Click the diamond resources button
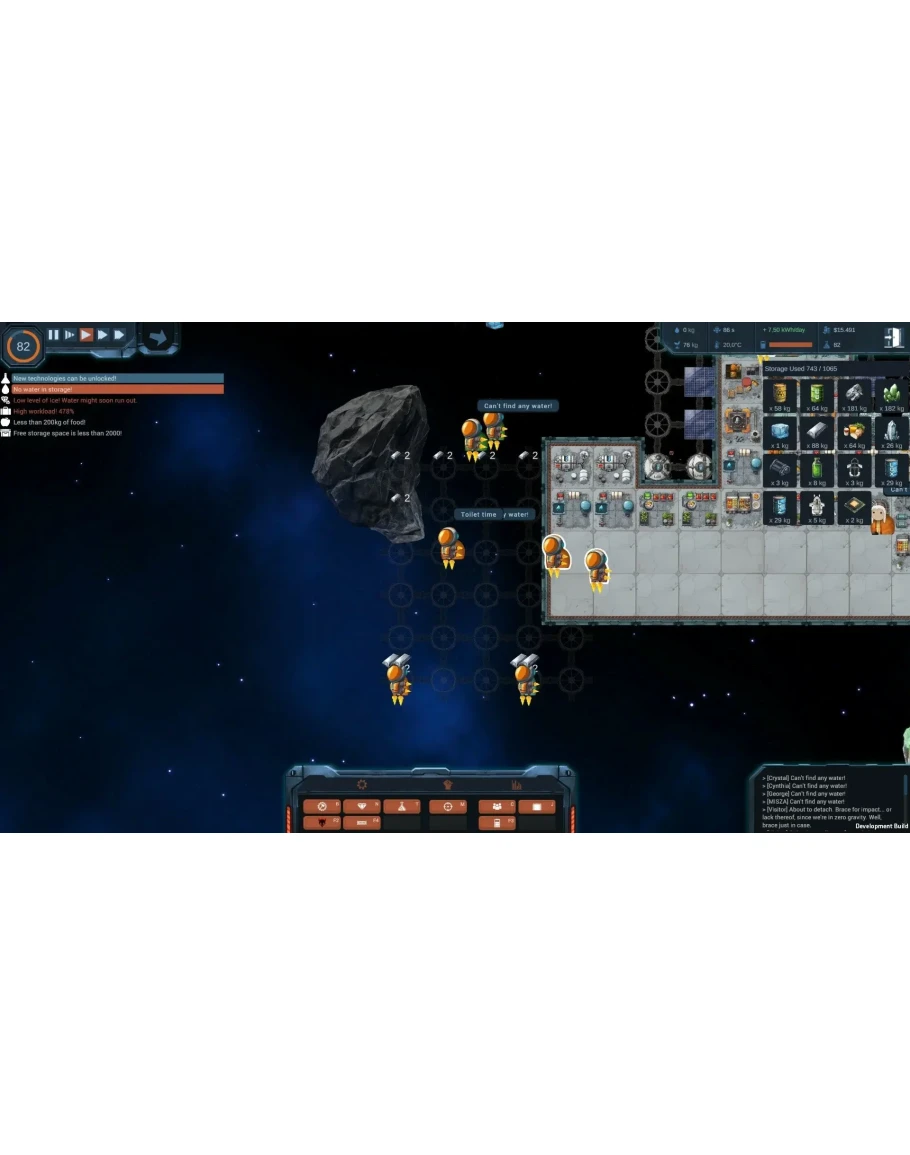This screenshot has width=910, height=1155. tap(361, 806)
